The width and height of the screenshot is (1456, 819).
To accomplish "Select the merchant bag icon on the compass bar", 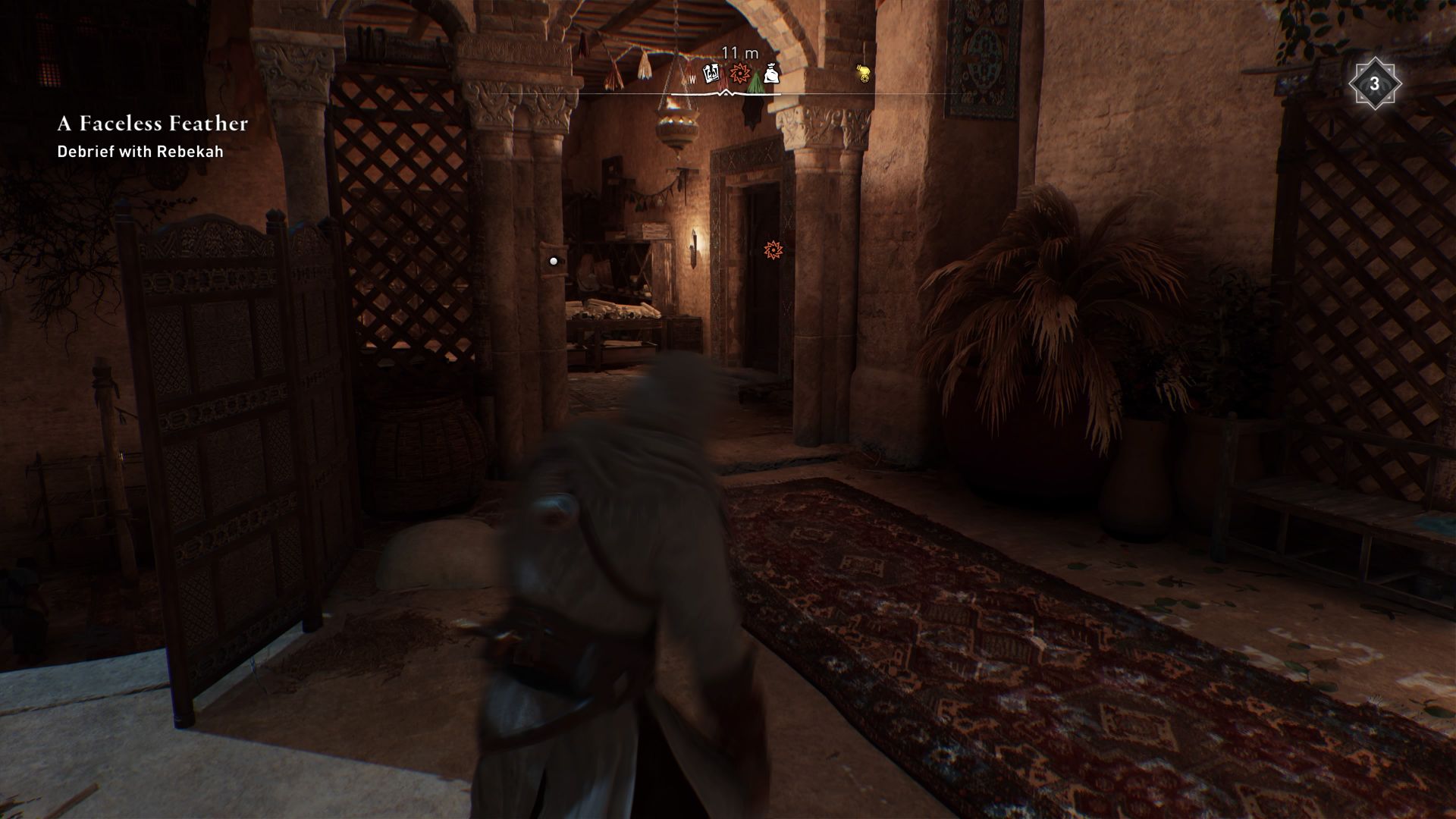I will pyautogui.click(x=772, y=74).
